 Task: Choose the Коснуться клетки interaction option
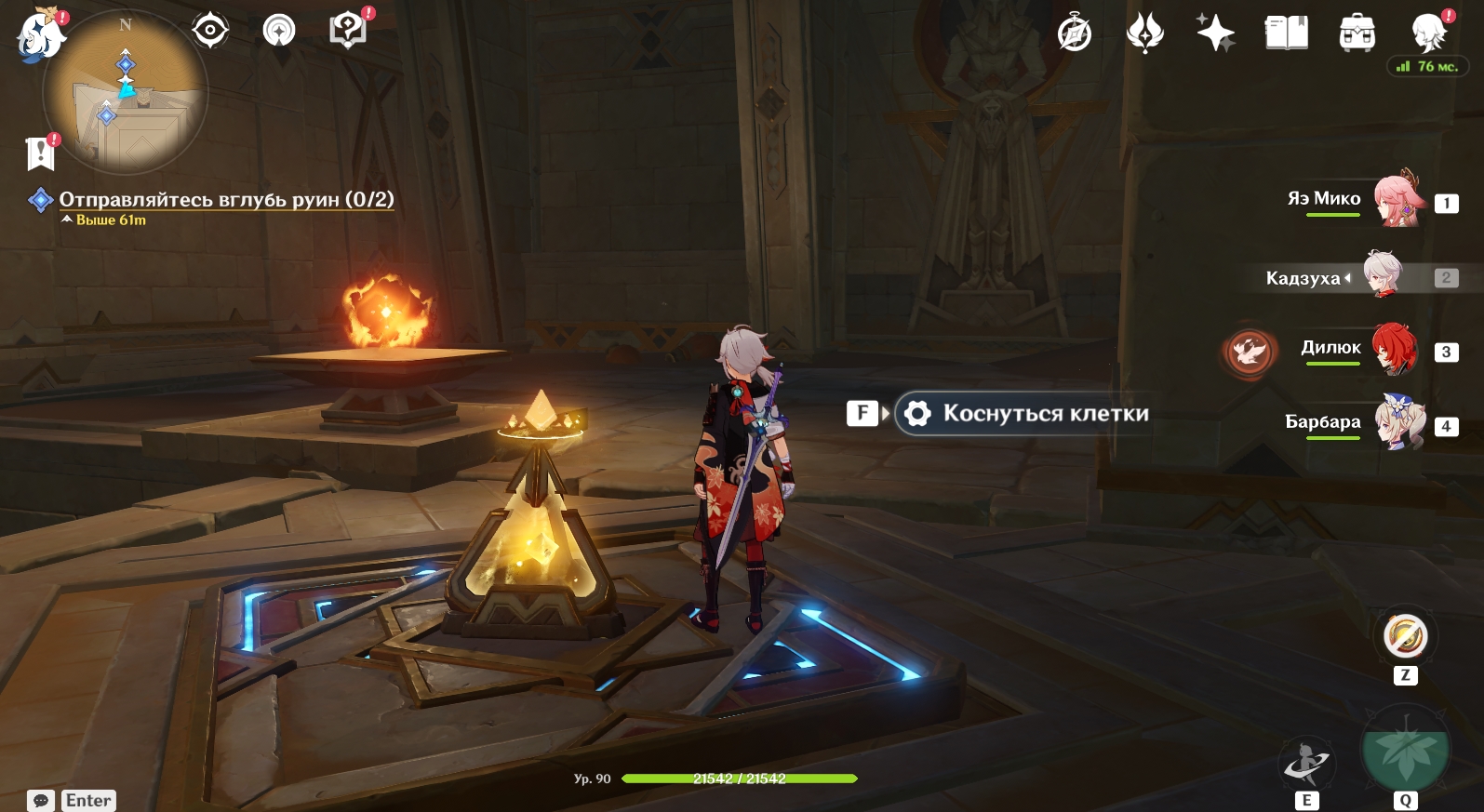pyautogui.click(x=1023, y=414)
